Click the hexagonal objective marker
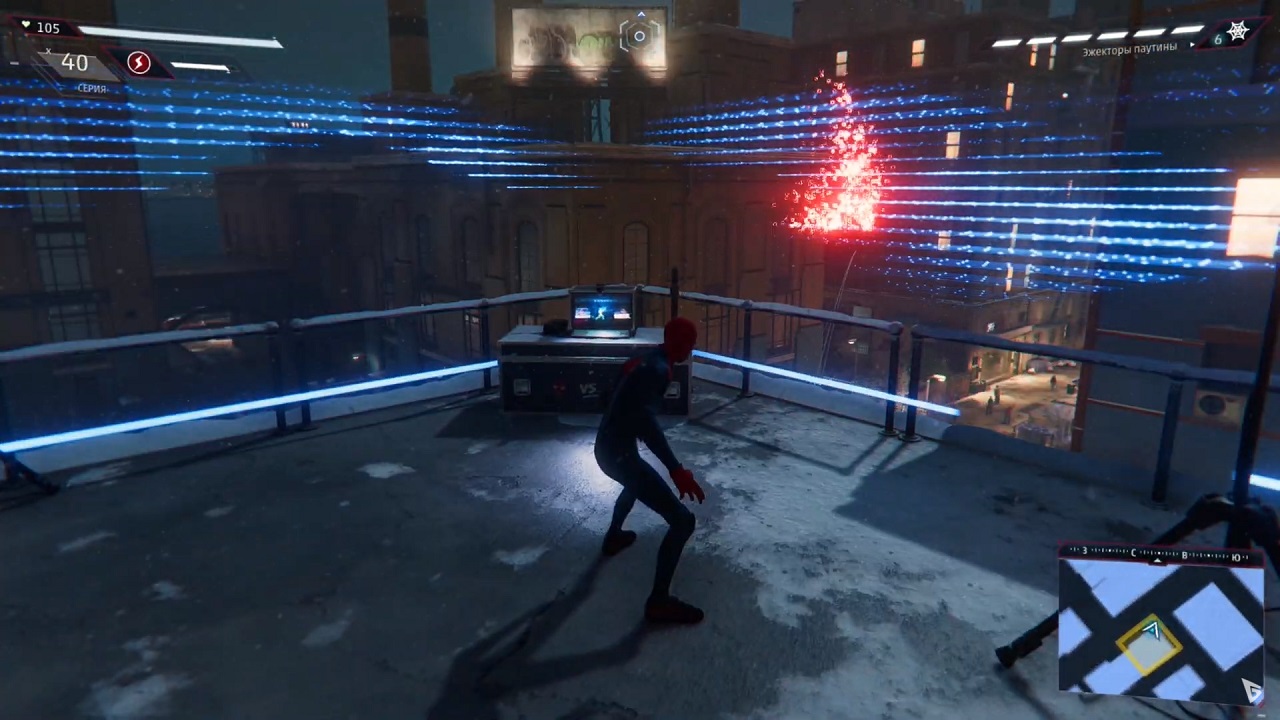 click(639, 36)
